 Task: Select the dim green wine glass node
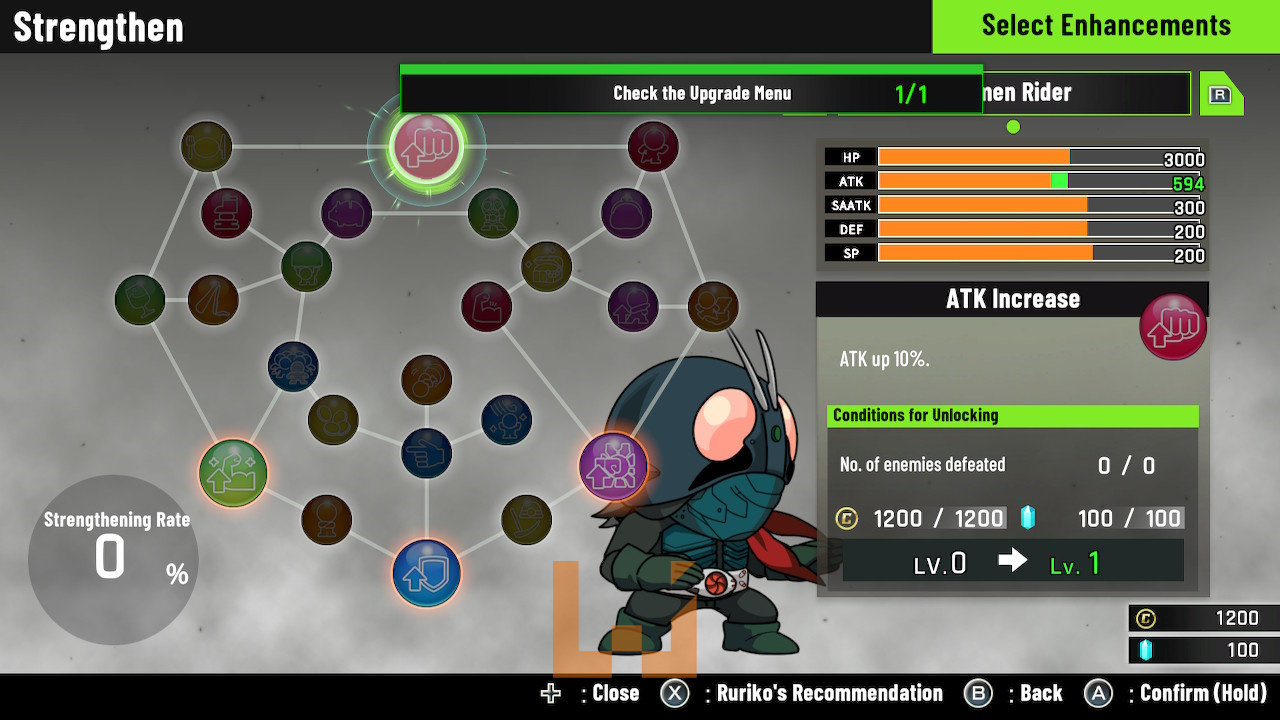click(x=140, y=300)
